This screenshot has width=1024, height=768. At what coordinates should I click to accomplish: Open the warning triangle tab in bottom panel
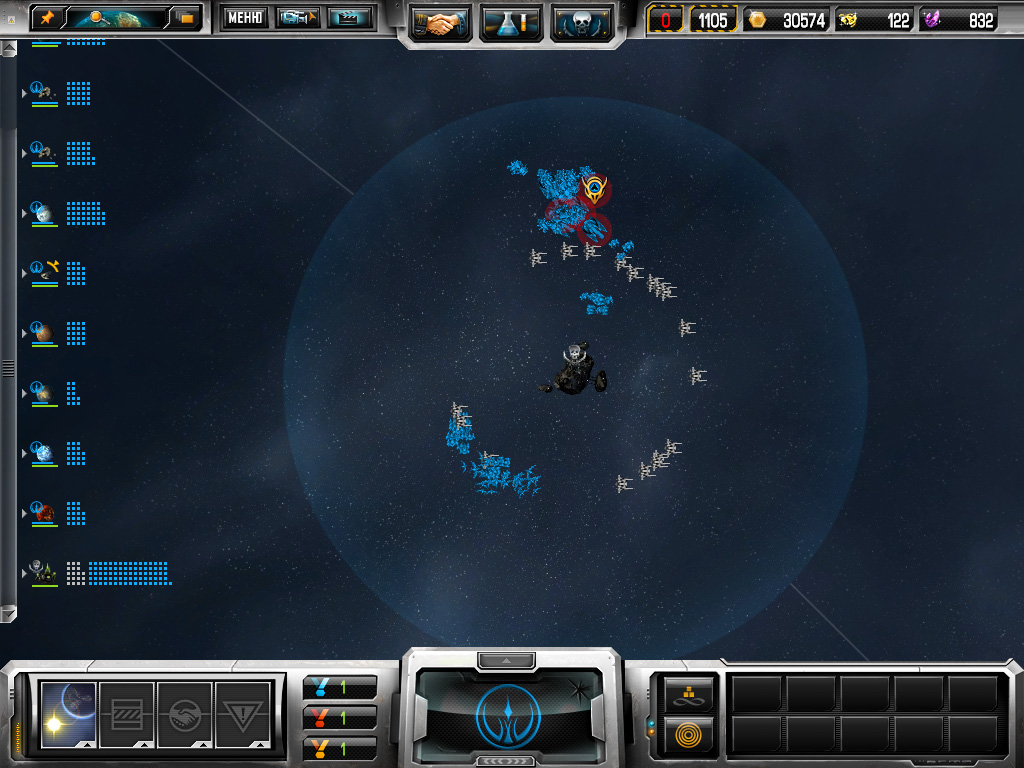[x=243, y=714]
